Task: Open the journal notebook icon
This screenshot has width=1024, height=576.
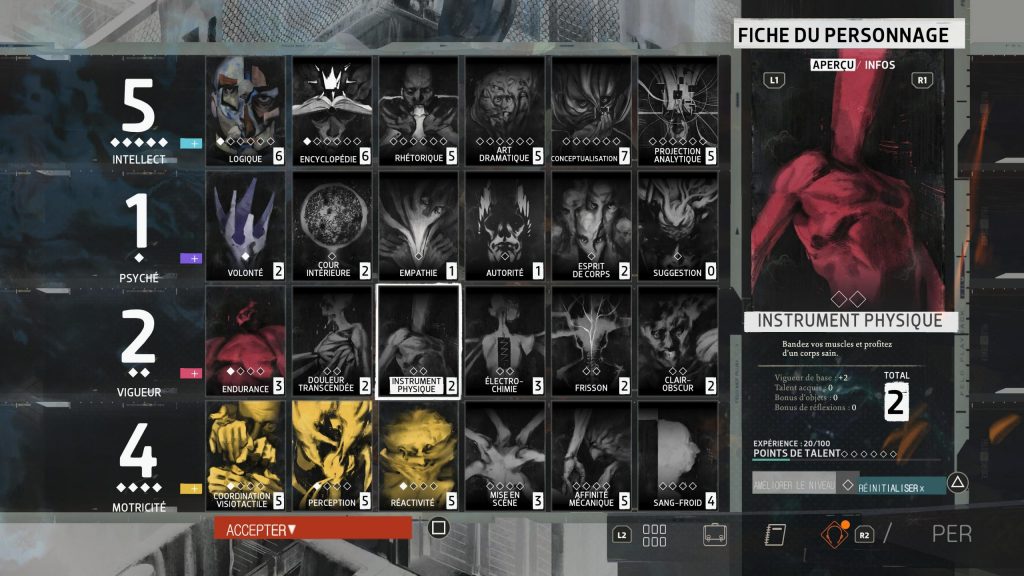Action: coord(774,534)
